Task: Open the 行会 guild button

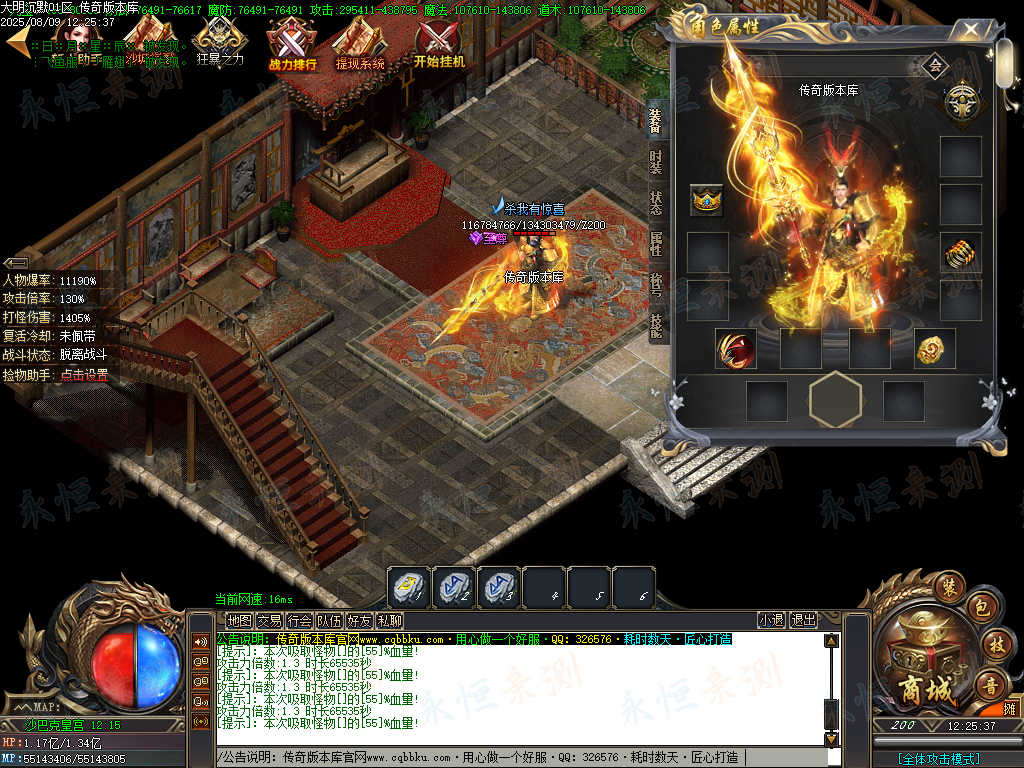Action: coord(300,621)
